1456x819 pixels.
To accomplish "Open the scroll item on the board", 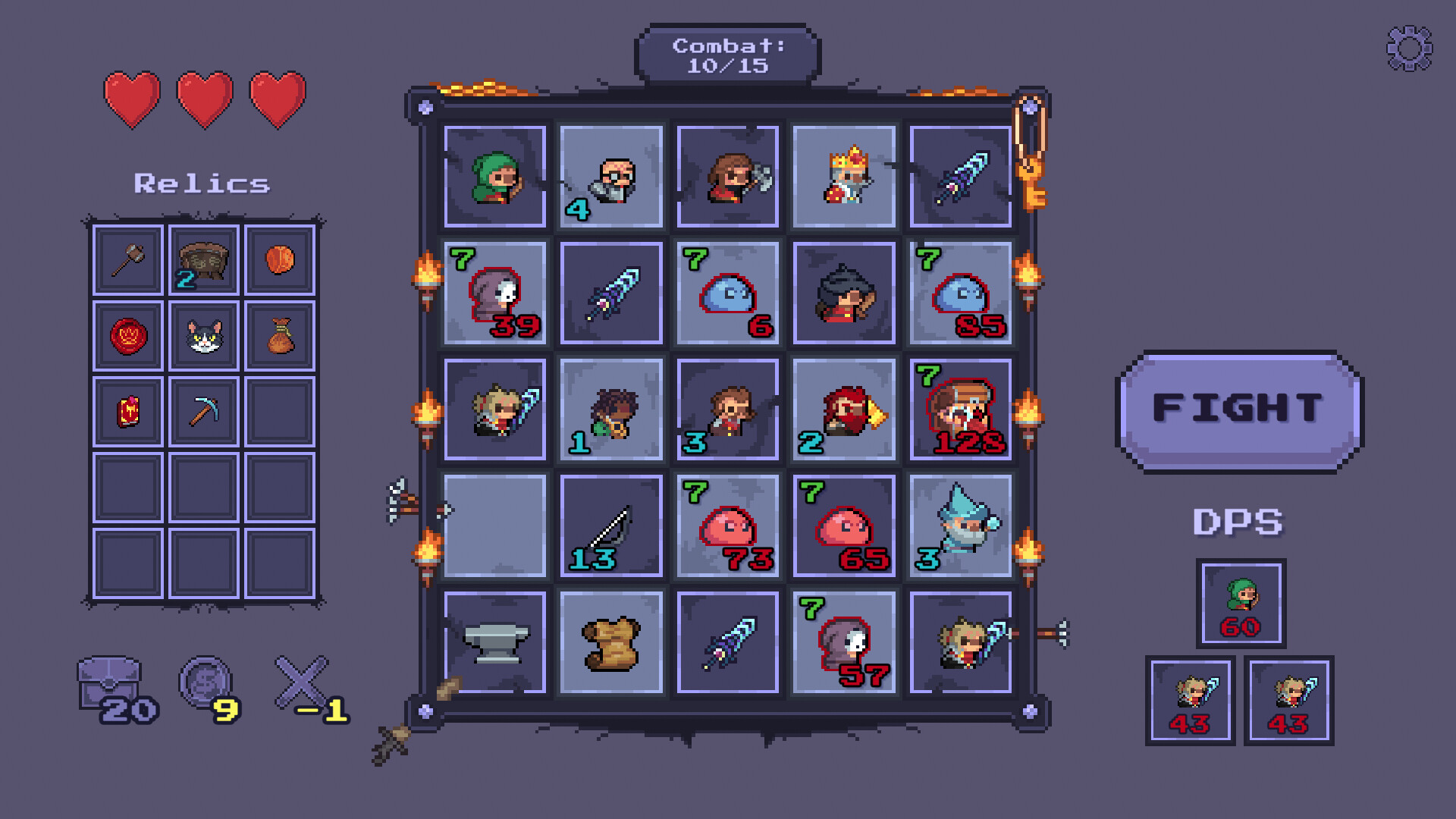I will 610,643.
